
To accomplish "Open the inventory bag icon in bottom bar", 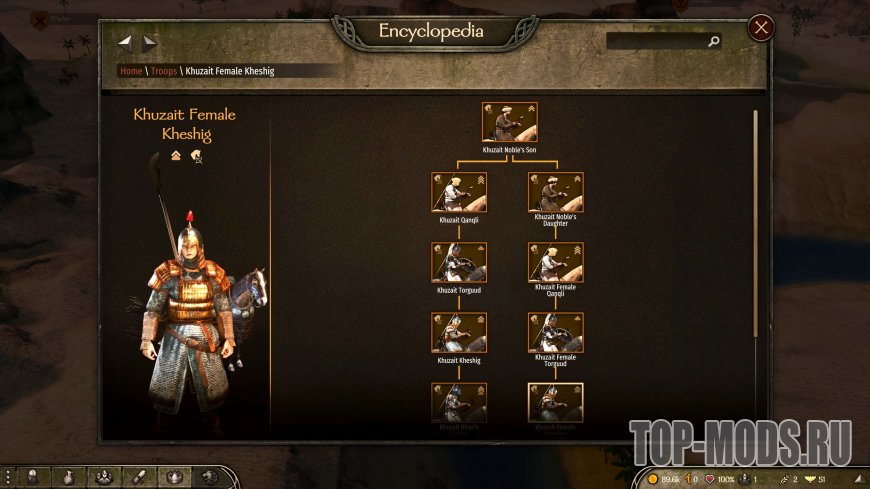I will (68, 477).
